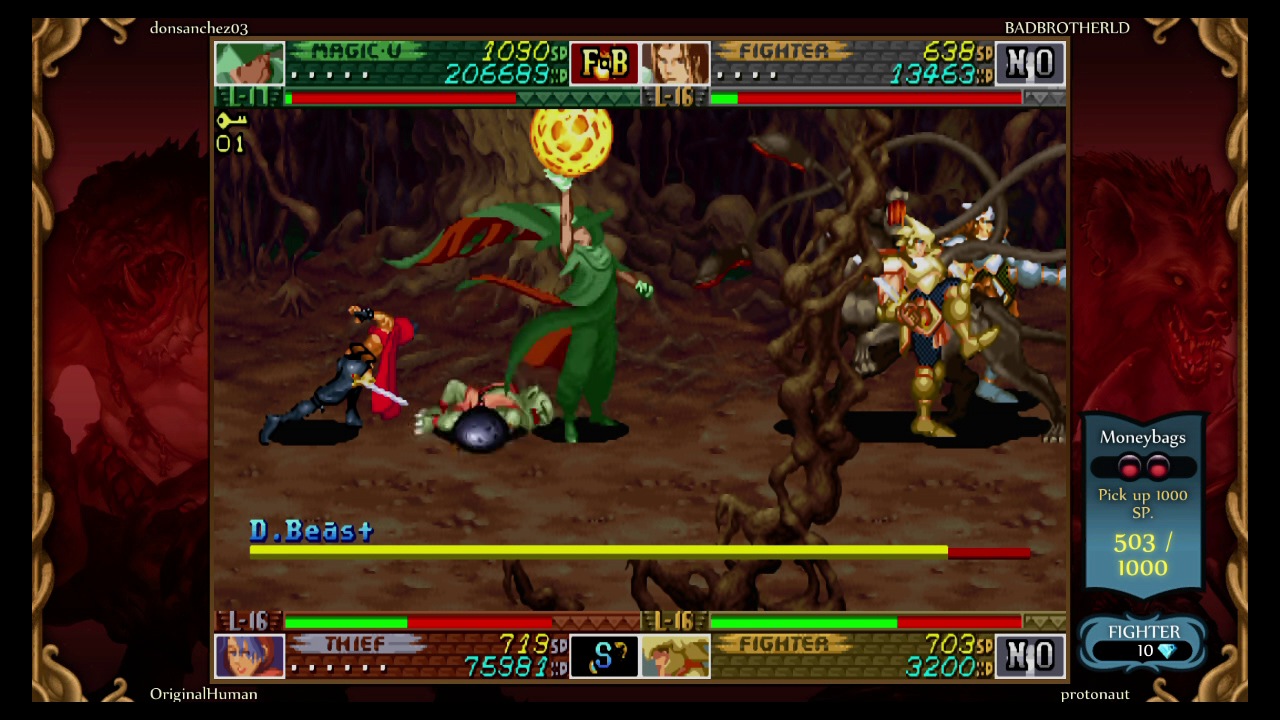
Task: Expand the chevron next to the bottom Fighter's bar
Action: click(x=1046, y=622)
